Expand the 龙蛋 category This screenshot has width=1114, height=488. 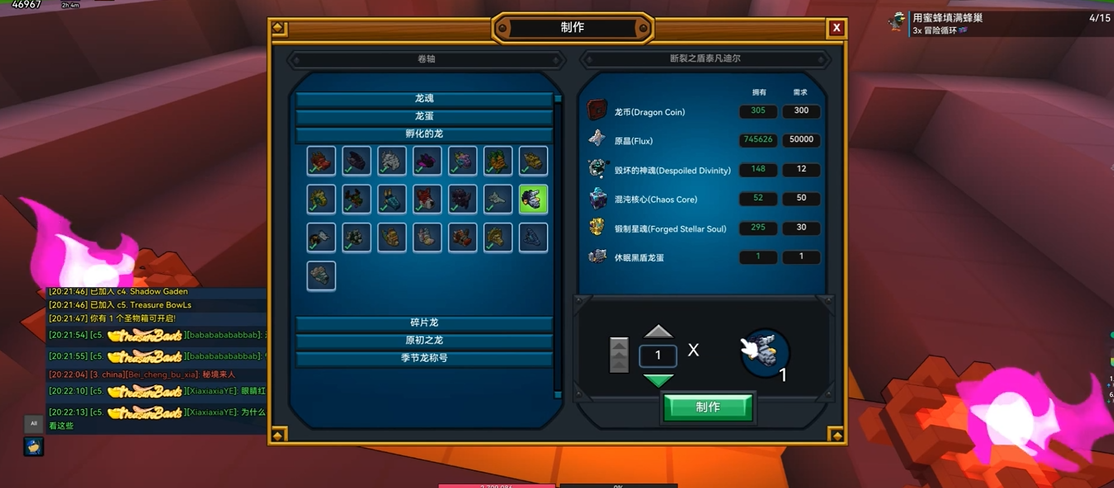(x=424, y=117)
